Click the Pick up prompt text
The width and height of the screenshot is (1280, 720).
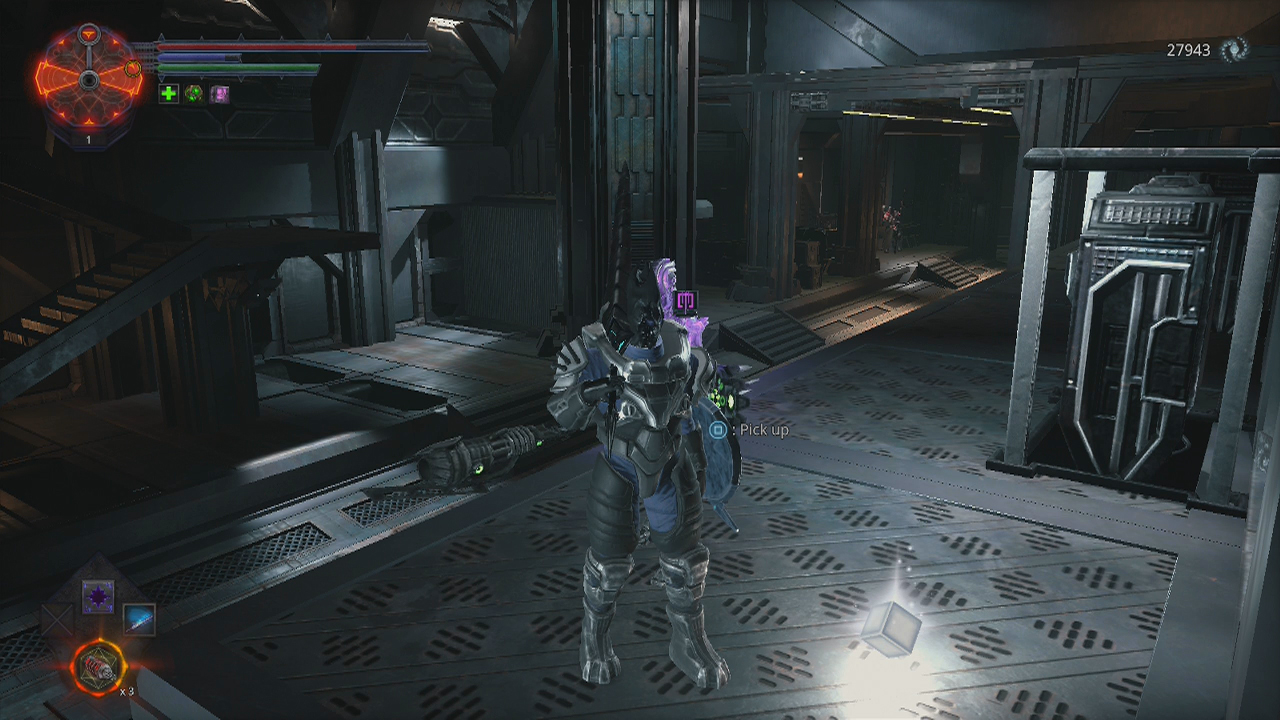763,427
